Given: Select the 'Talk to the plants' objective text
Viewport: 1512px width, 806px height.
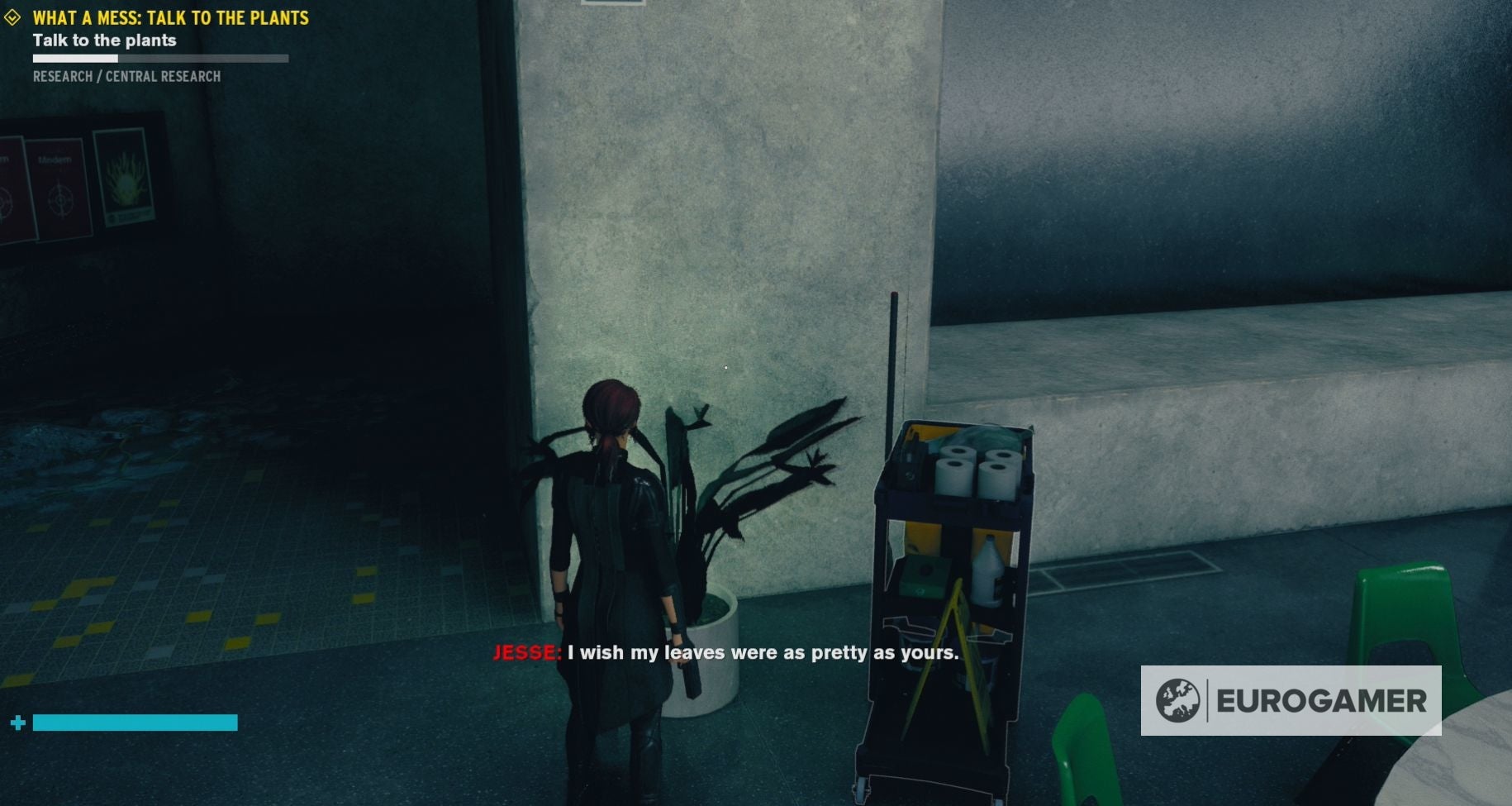Looking at the screenshot, I should tap(105, 40).
